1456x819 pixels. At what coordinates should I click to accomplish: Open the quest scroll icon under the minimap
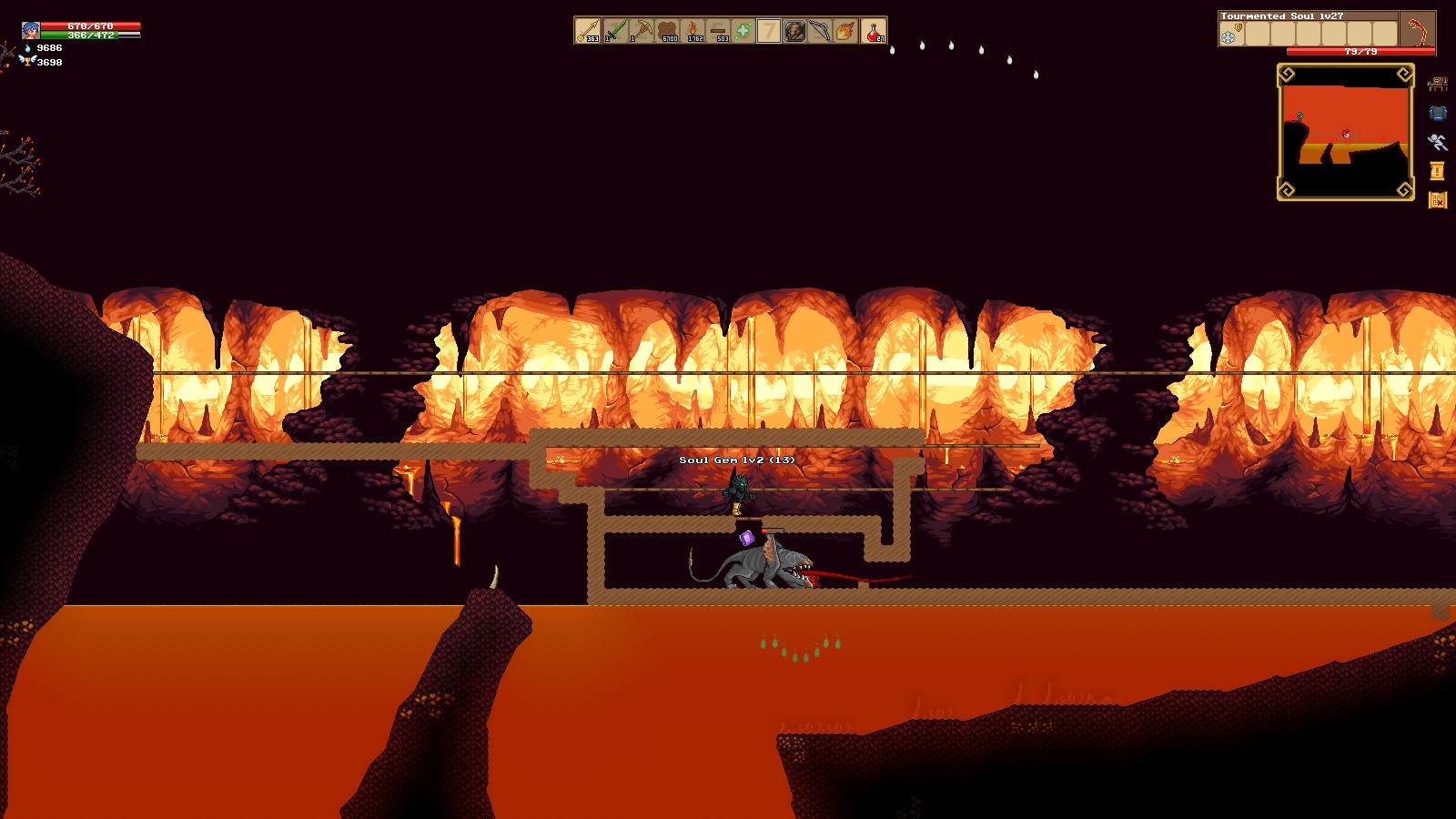(x=1437, y=172)
